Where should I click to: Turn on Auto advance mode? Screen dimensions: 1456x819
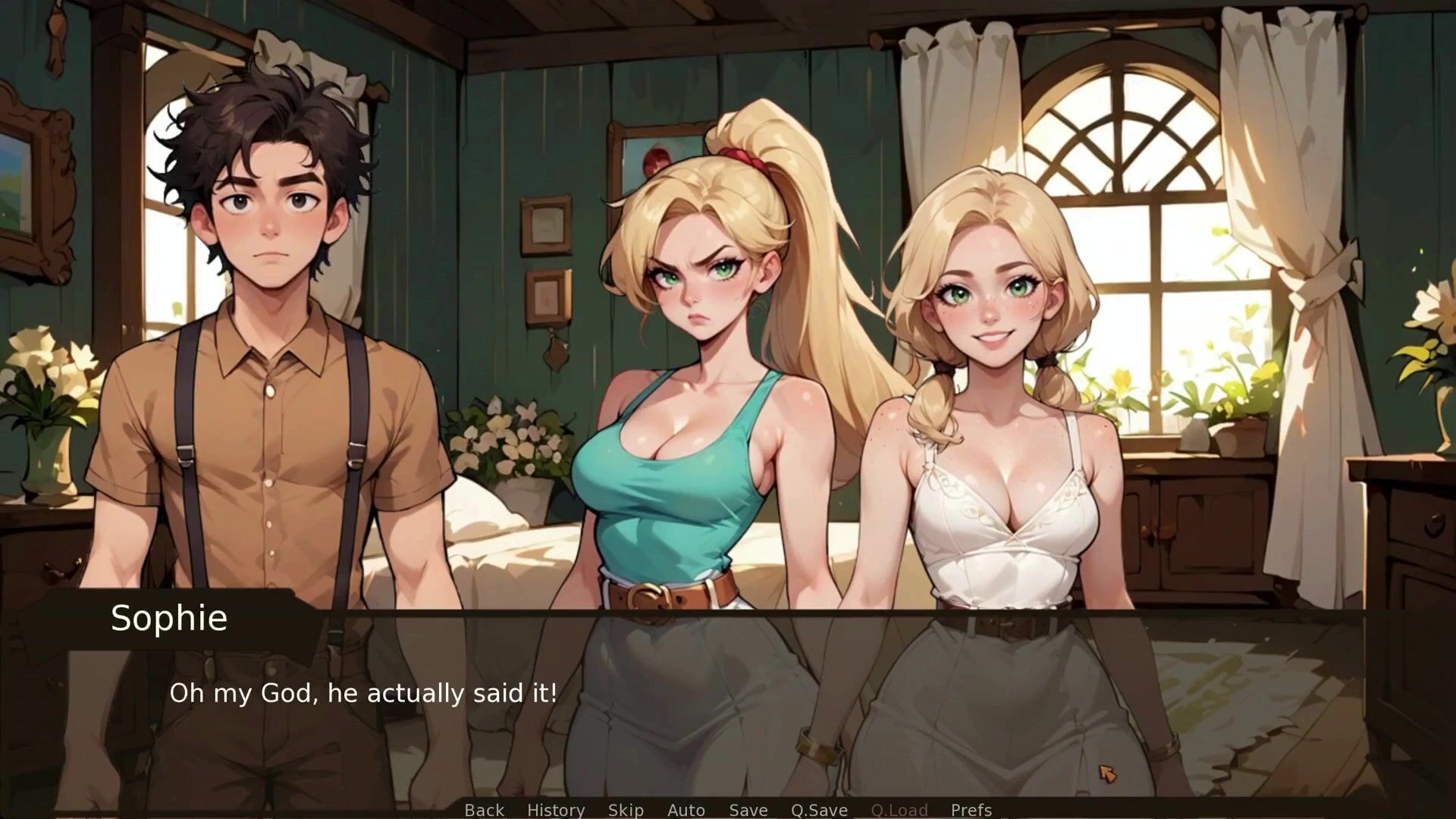coord(686,810)
